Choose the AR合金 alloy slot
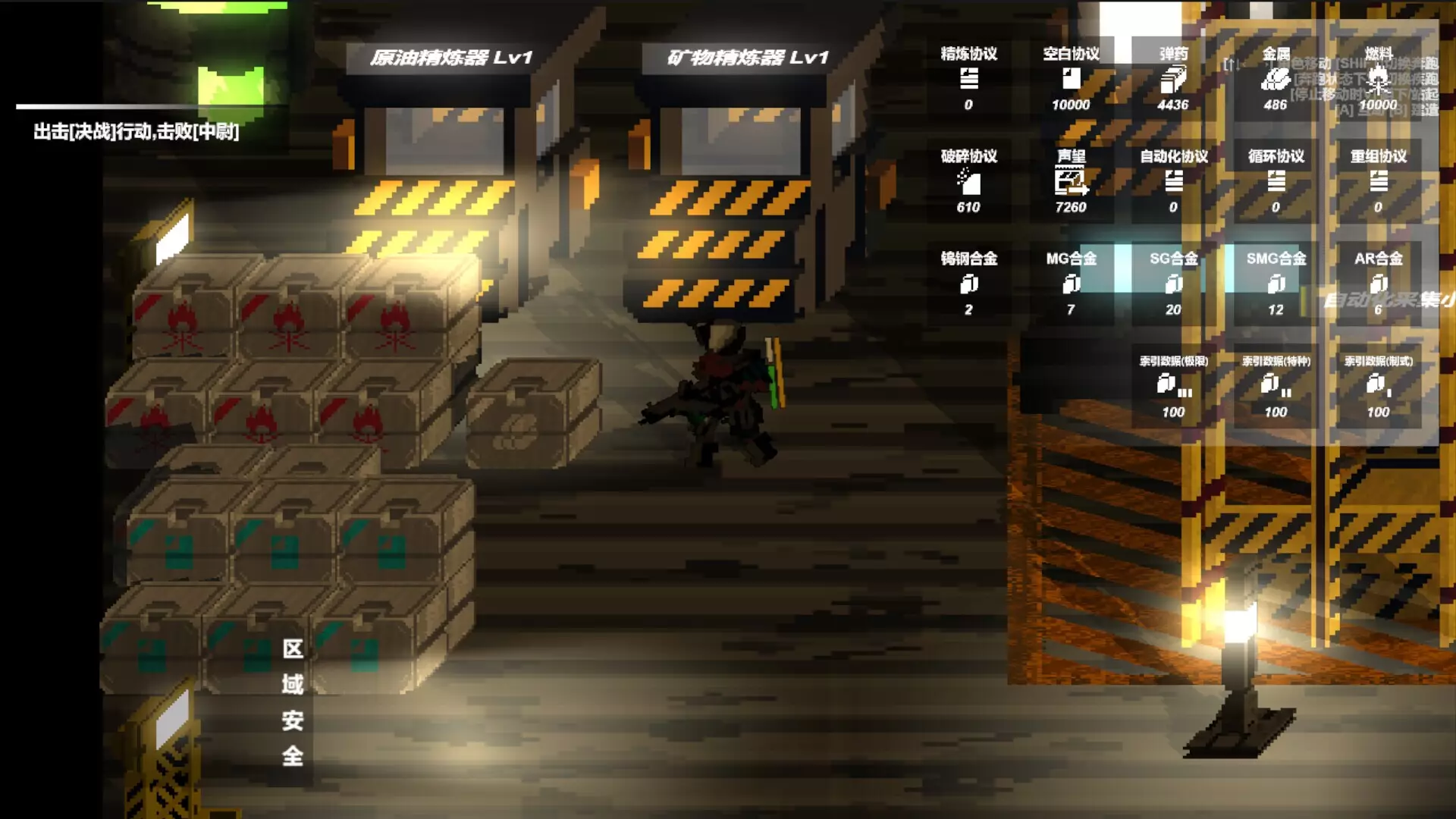 pyautogui.click(x=1378, y=284)
